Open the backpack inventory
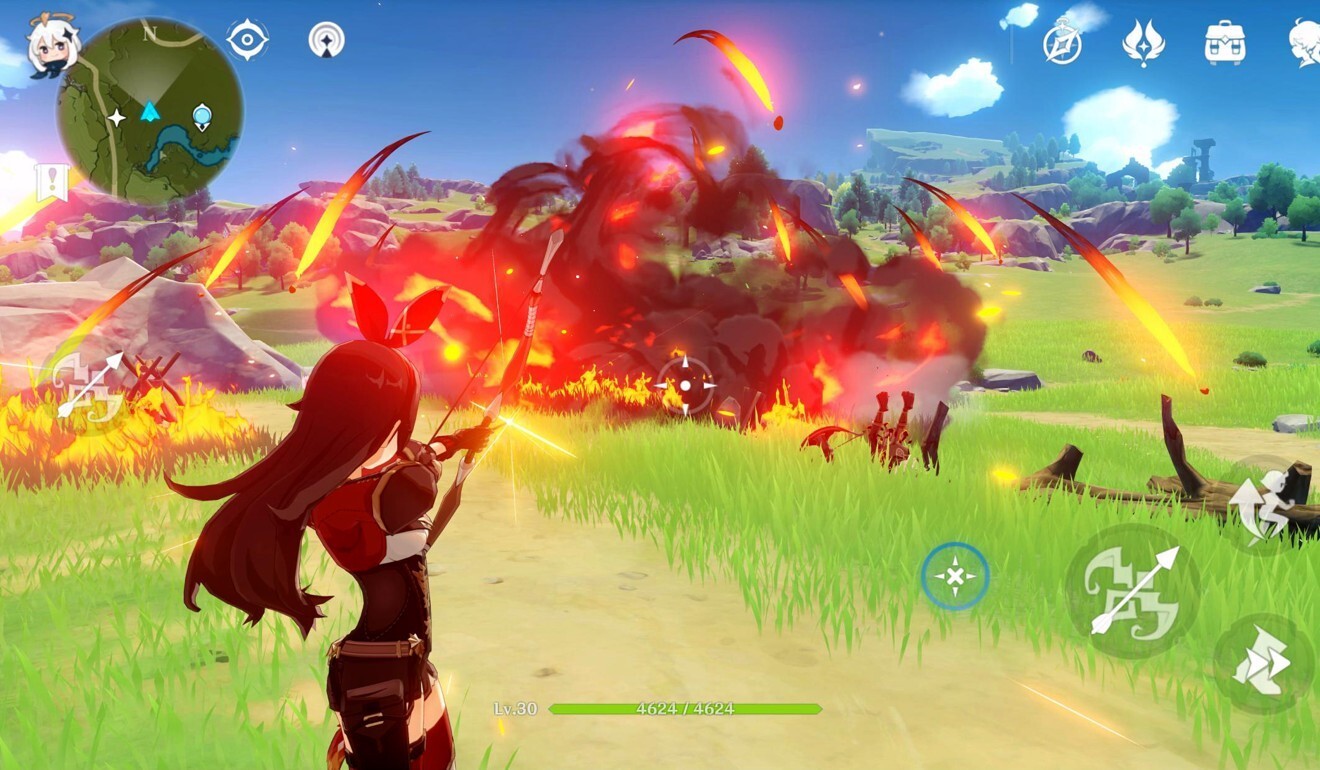The image size is (1320, 770). pos(1224,43)
